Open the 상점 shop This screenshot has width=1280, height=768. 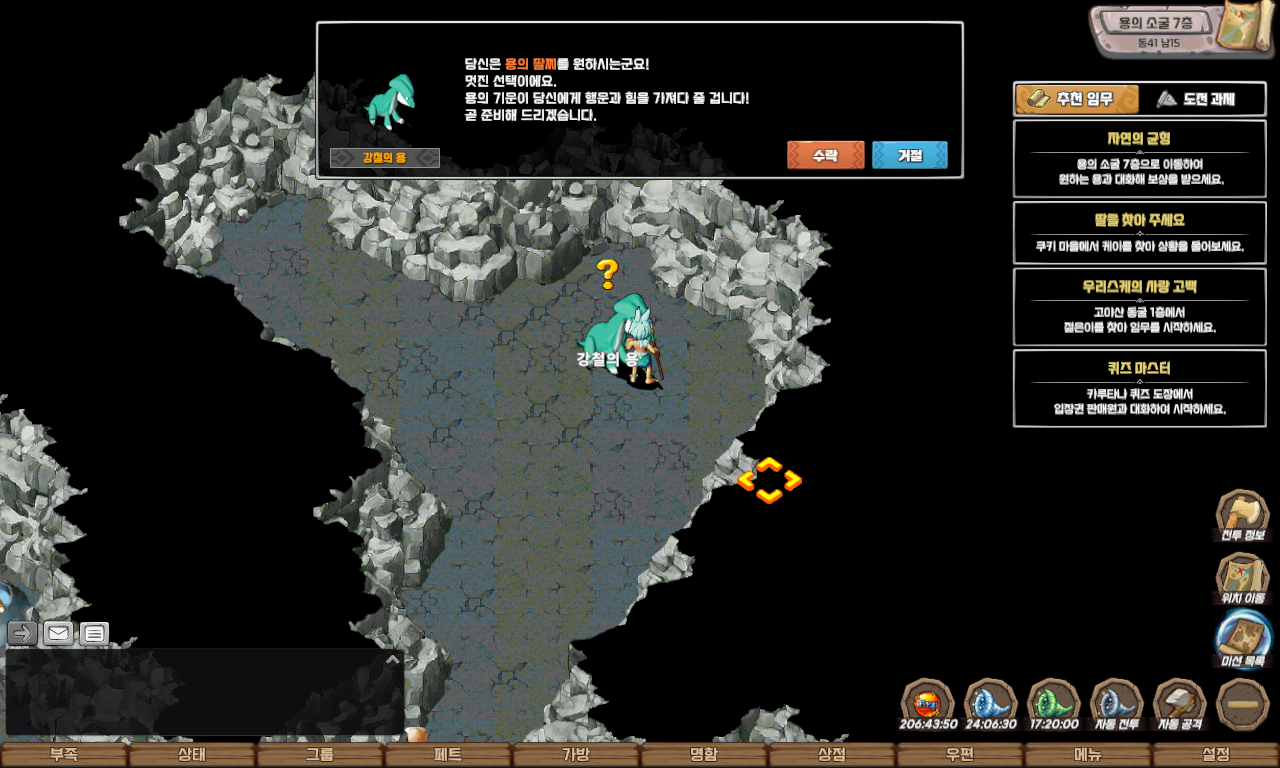pyautogui.click(x=832, y=755)
